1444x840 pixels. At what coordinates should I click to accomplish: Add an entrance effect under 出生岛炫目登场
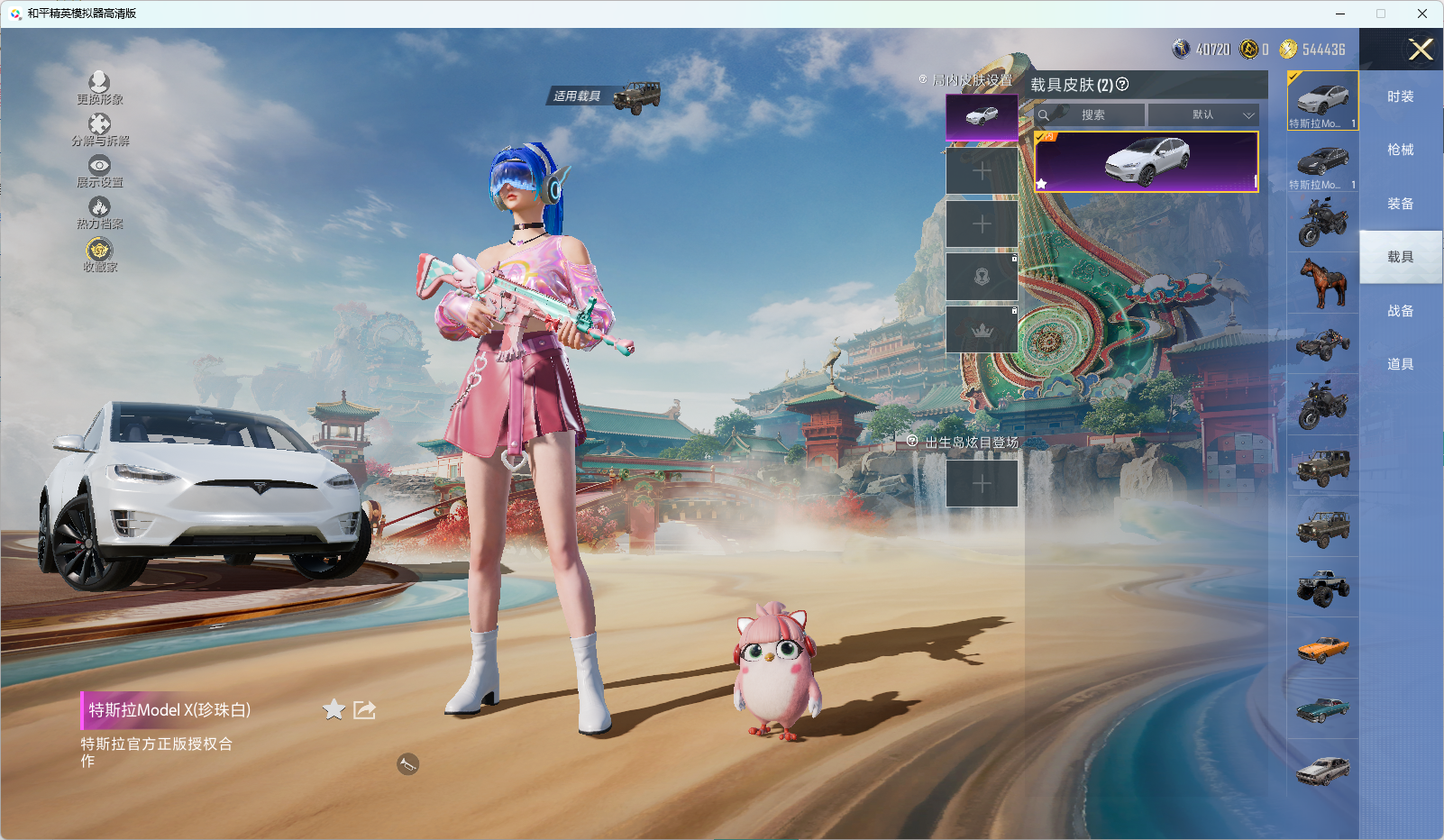tap(982, 484)
